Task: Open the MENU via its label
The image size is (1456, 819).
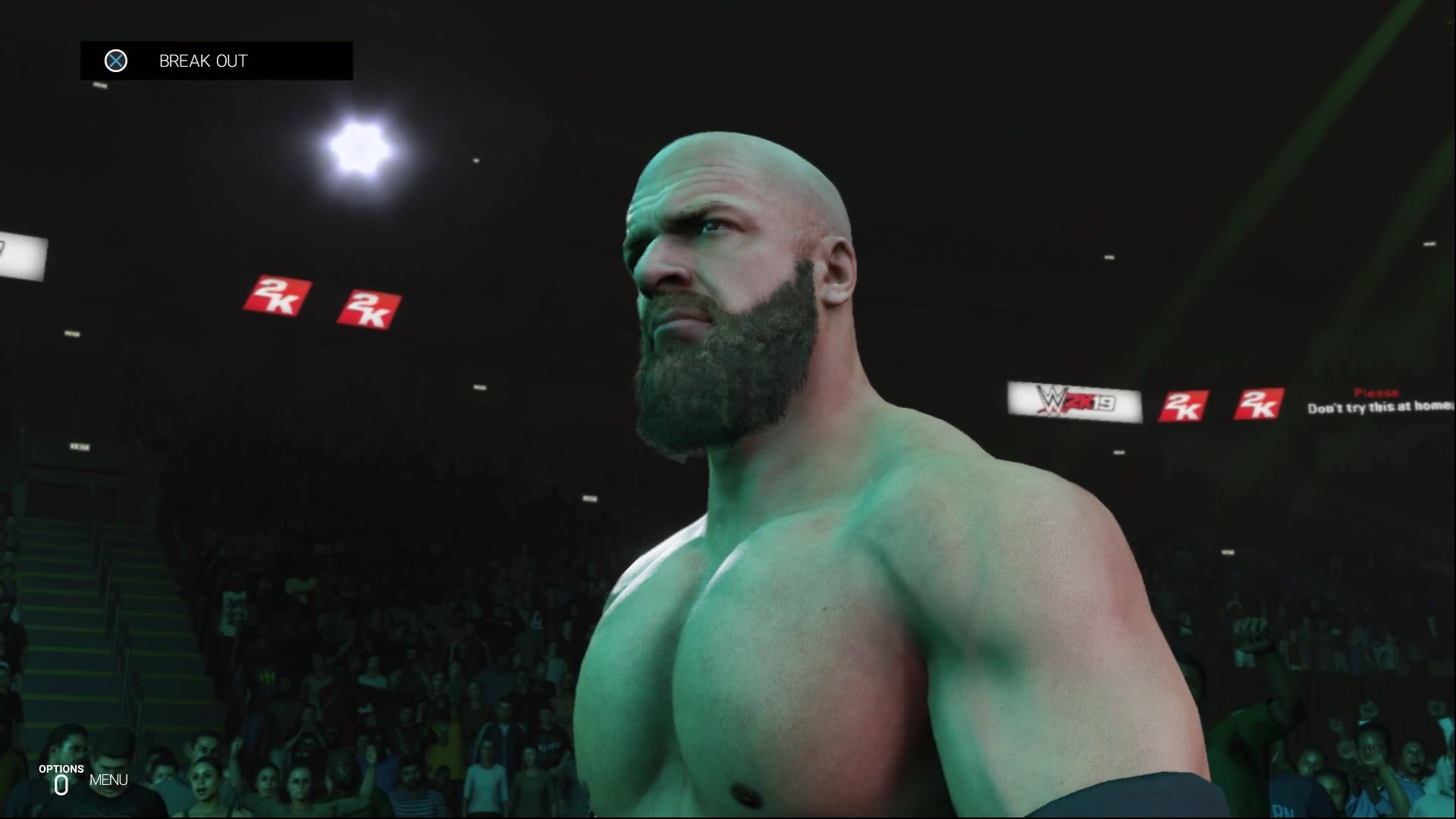Action: (108, 779)
